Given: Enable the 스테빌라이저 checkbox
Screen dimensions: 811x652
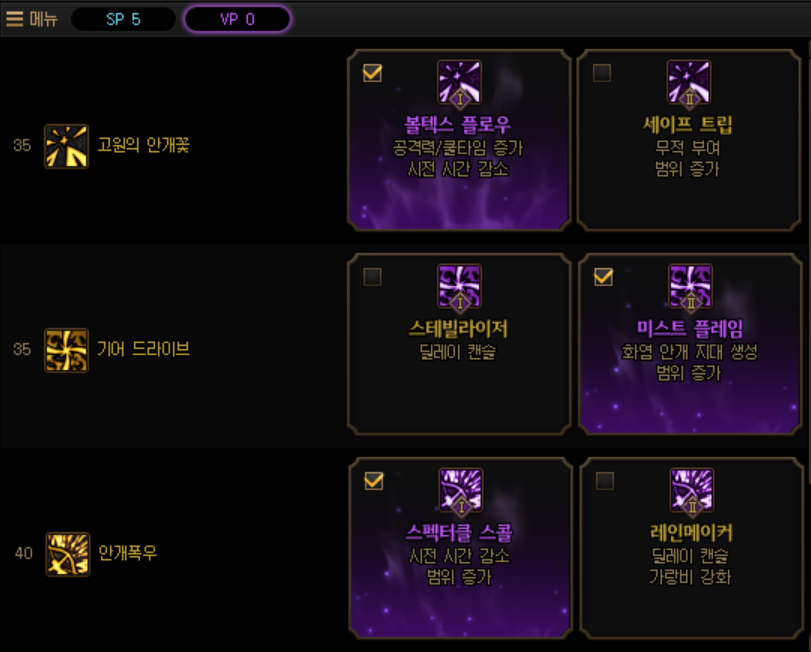Looking at the screenshot, I should point(372,277).
